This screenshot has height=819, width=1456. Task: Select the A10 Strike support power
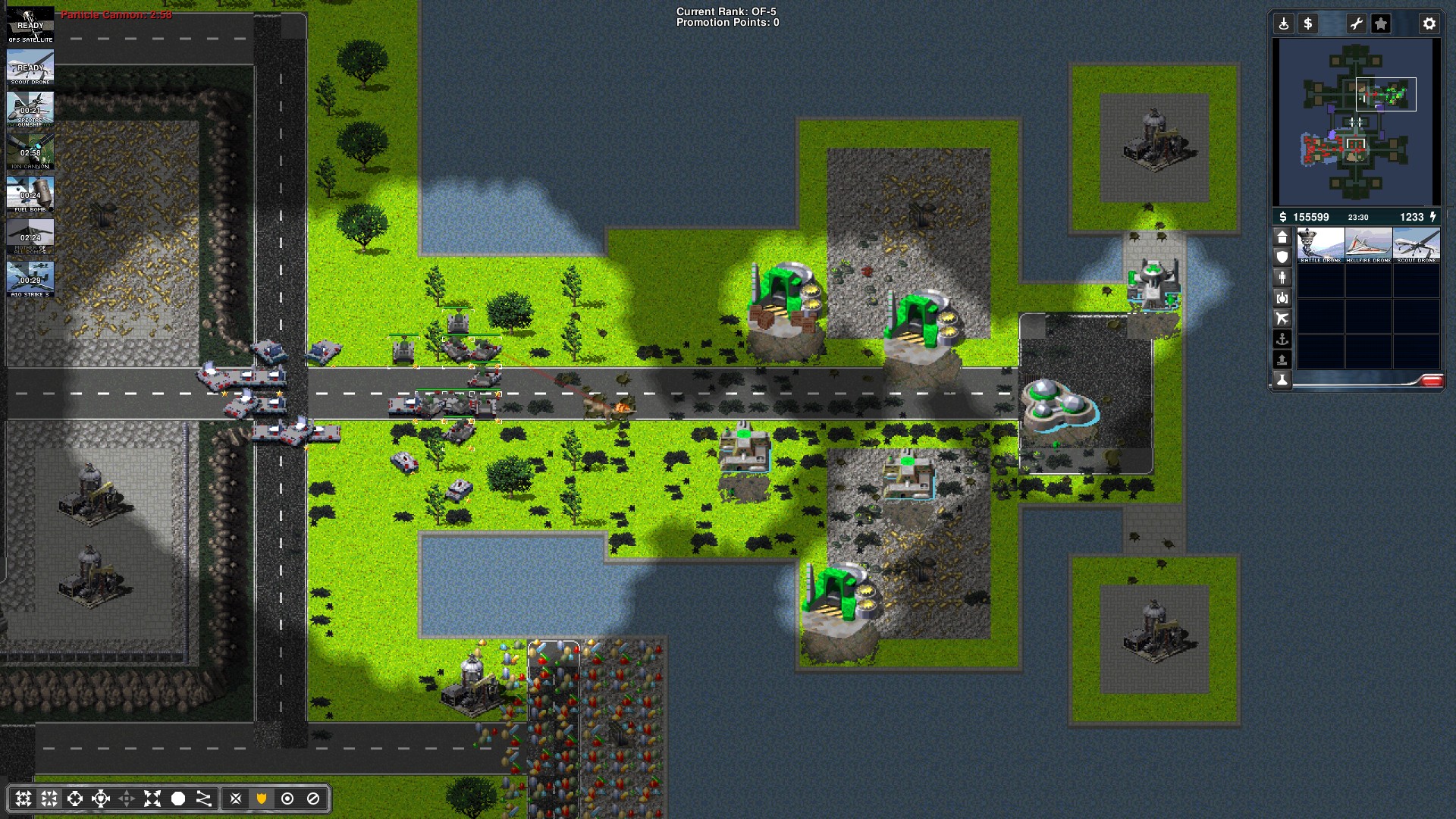click(x=30, y=280)
